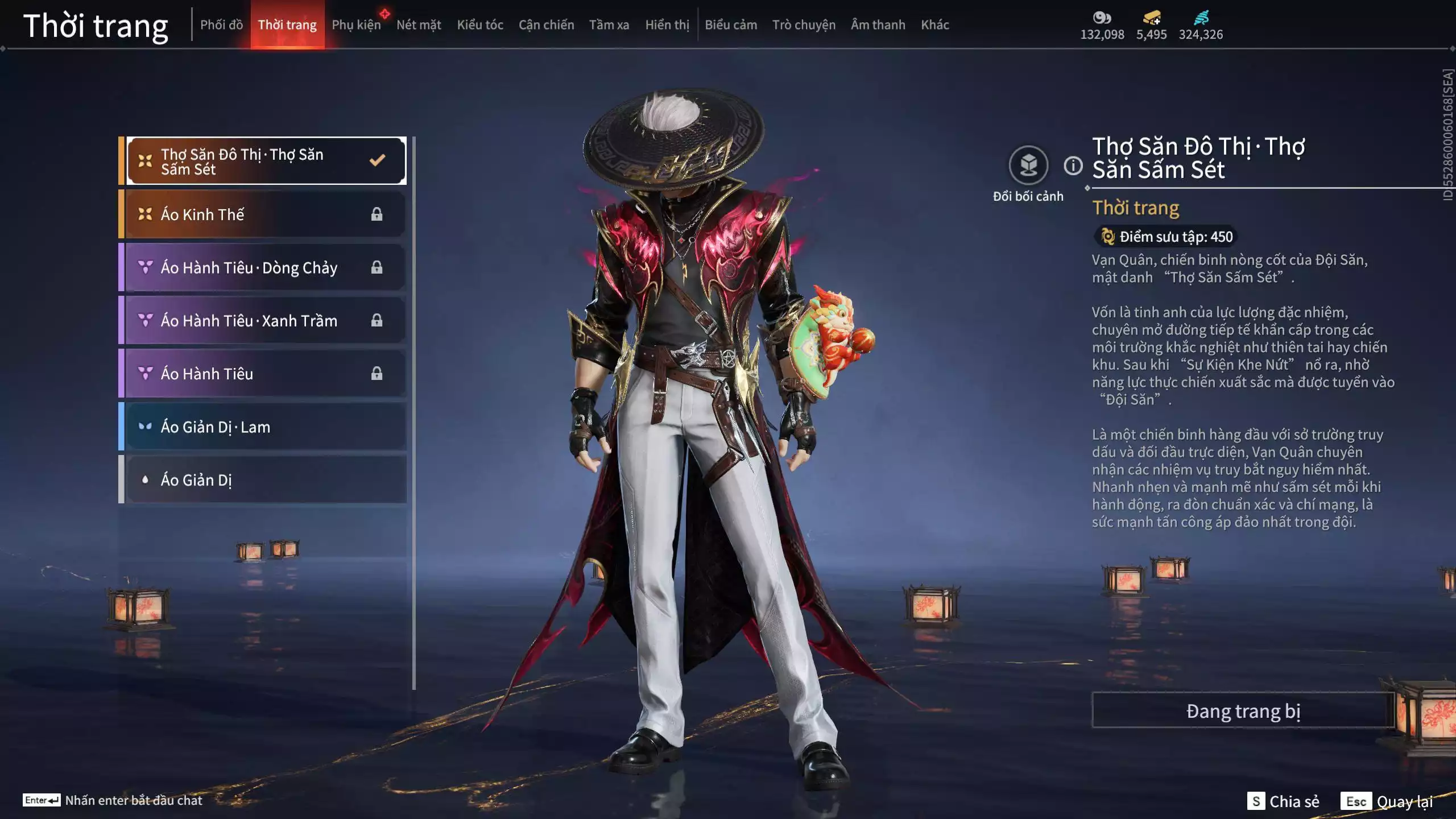
Task: Open the Cận chiến category
Action: [546, 25]
